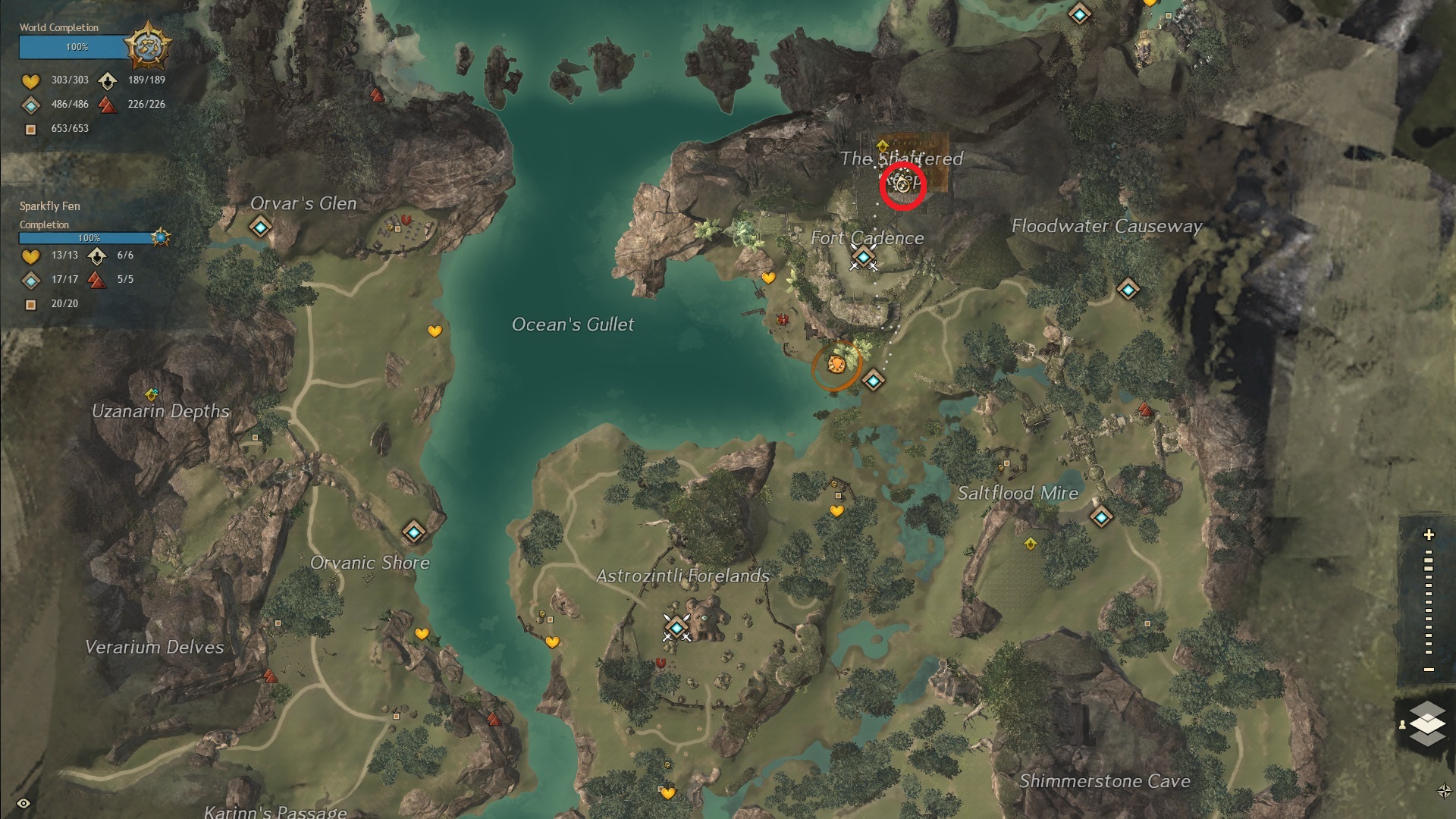The image size is (1456, 819).
Task: Select the orange-ringed marker by Ocean's Gullet
Action: point(836,366)
